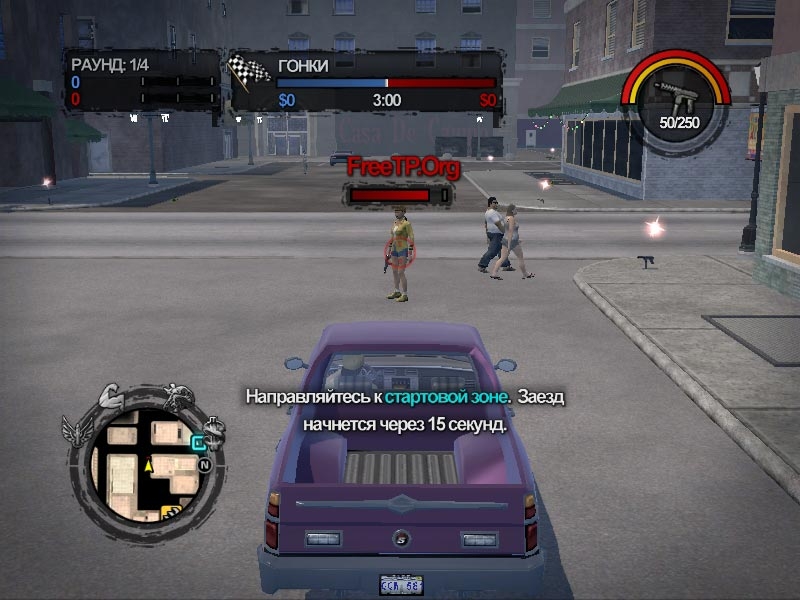Click the north compass marker on minimap
The width and height of the screenshot is (800, 600).
click(x=204, y=465)
